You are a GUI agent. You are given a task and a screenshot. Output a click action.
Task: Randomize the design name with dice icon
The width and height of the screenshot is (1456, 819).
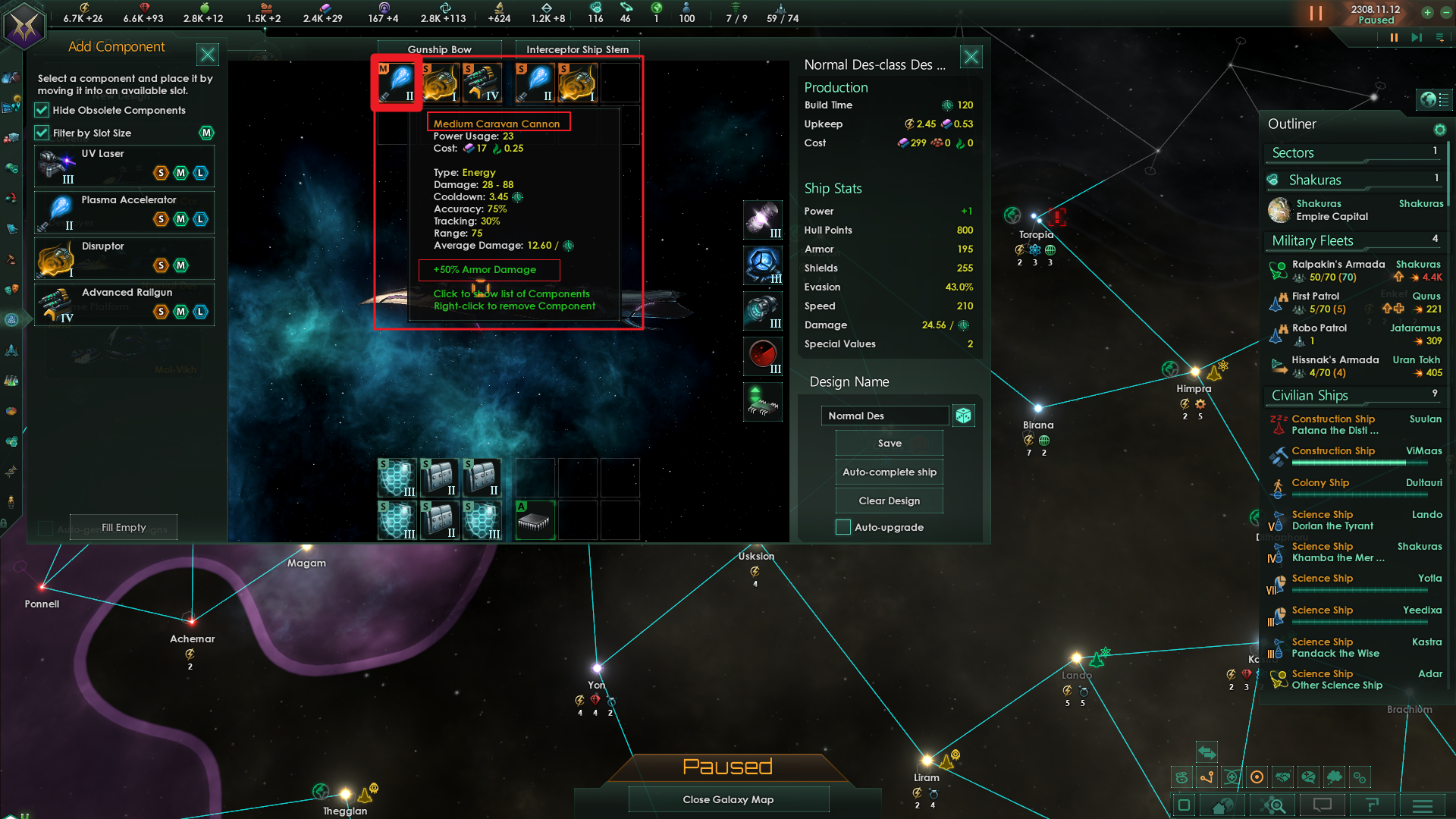coord(963,416)
